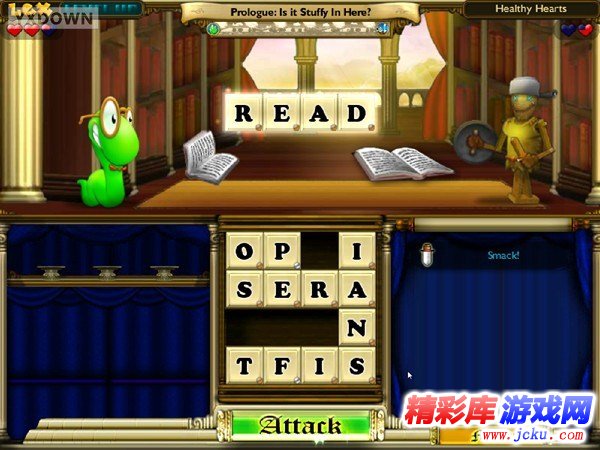Image resolution: width=600 pixels, height=450 pixels.
Task: Select the T letter tile
Action: pyautogui.click(x=244, y=365)
